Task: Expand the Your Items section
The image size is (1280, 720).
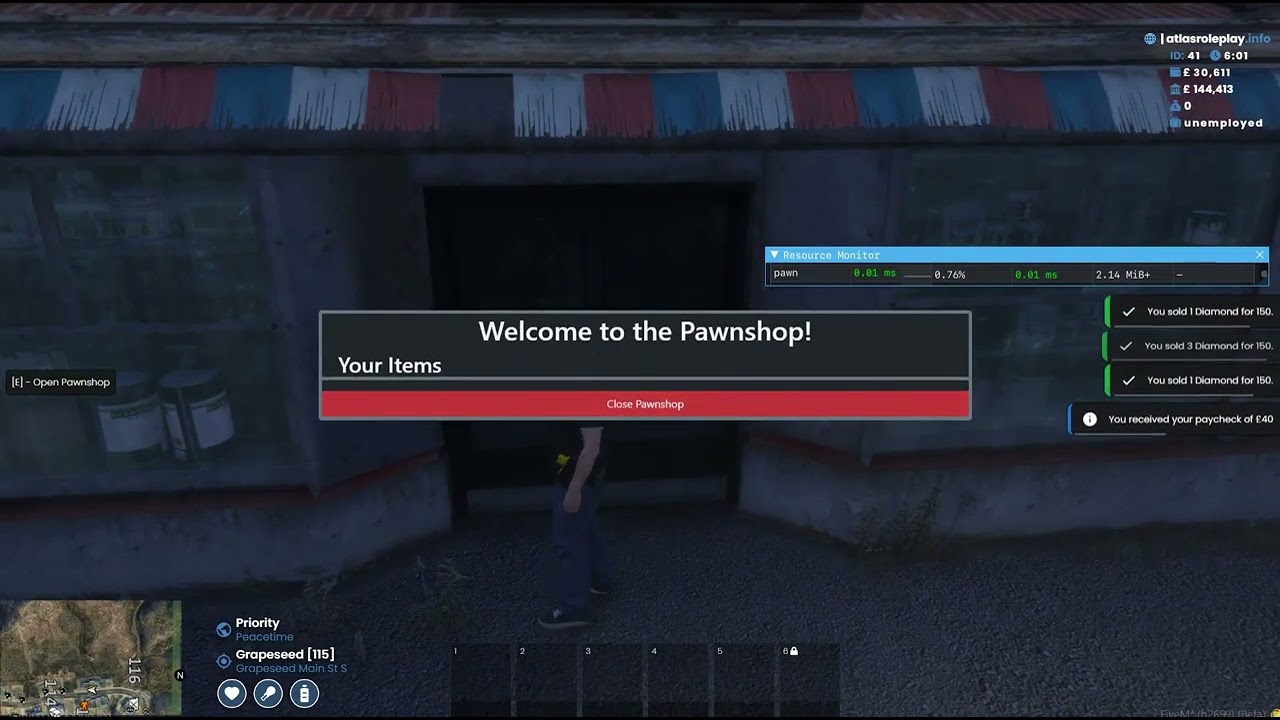Action: click(390, 366)
